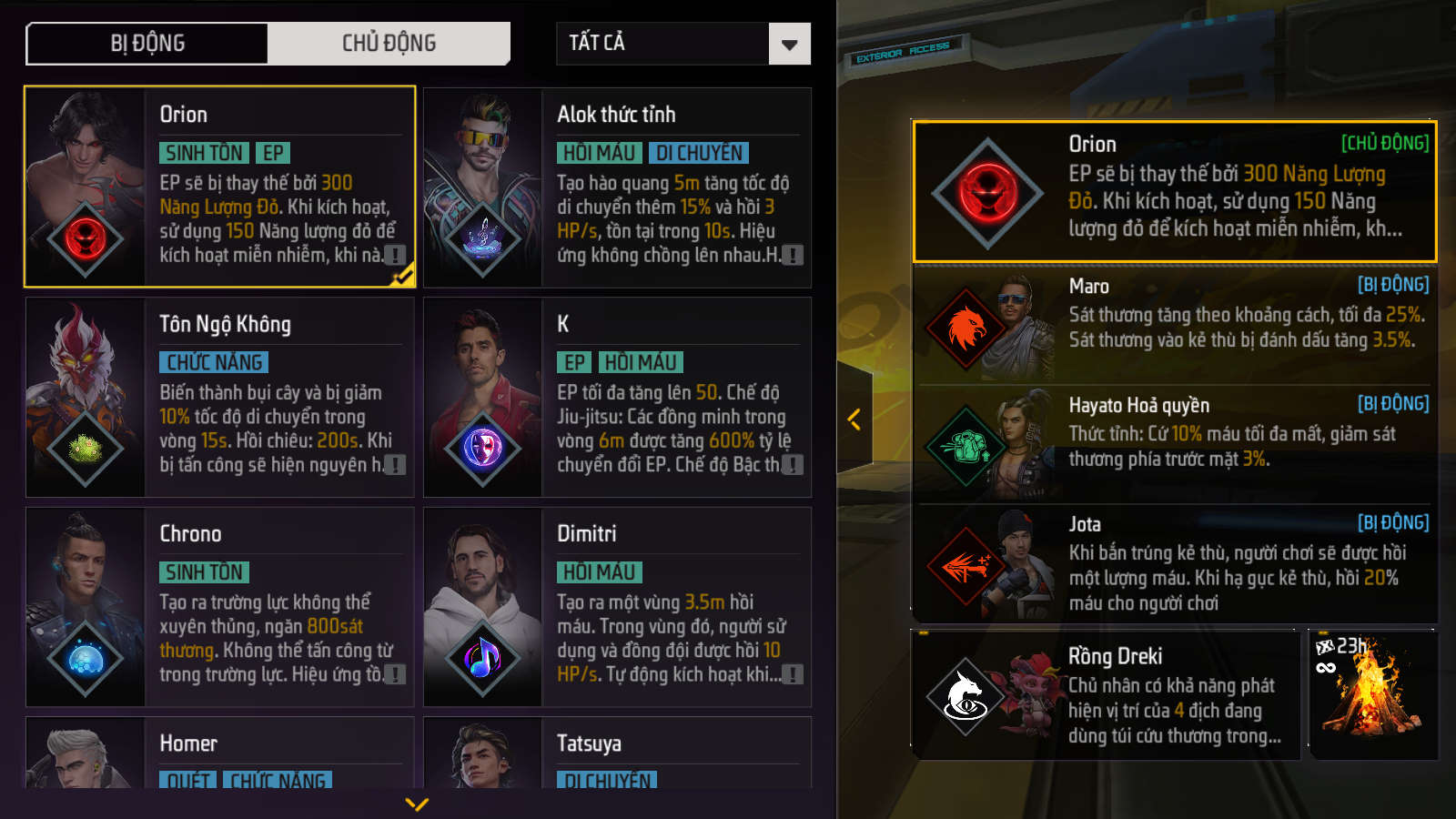This screenshot has width=1456, height=819.
Task: Show more skills with the down arrow
Action: (x=417, y=804)
